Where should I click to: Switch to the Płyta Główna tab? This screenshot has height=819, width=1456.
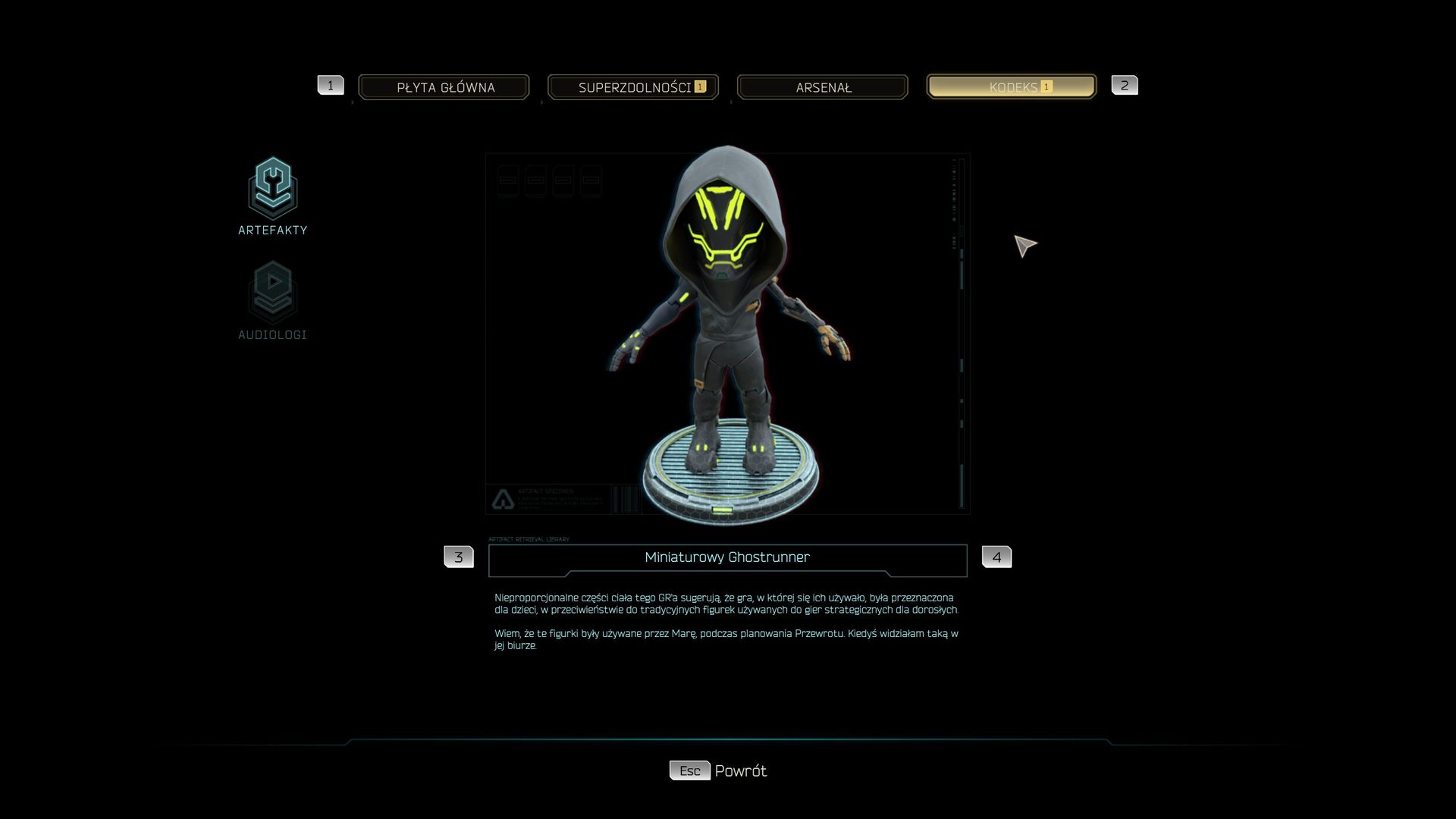click(x=444, y=87)
